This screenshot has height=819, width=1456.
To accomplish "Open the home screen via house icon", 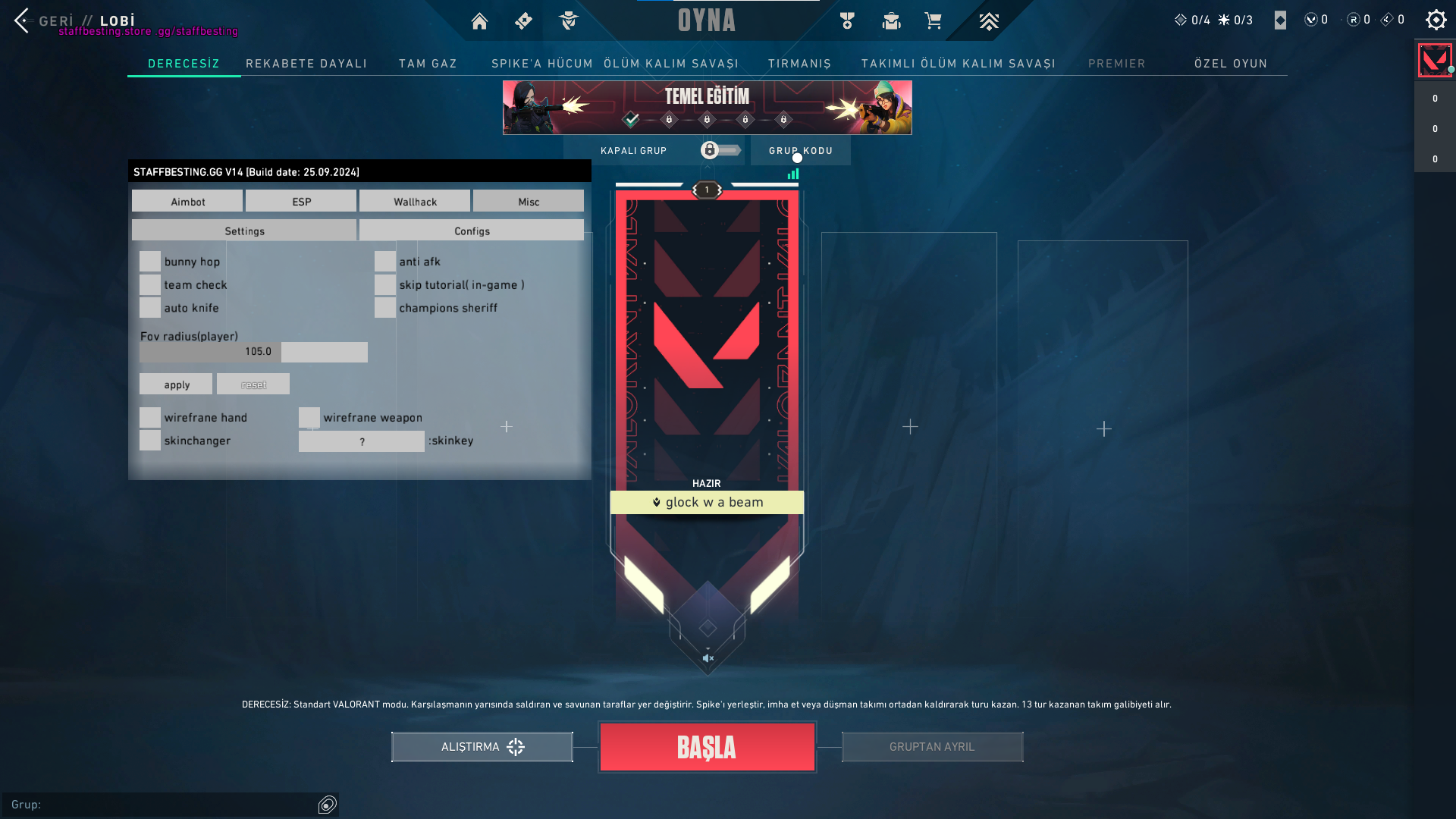I will coord(479,21).
